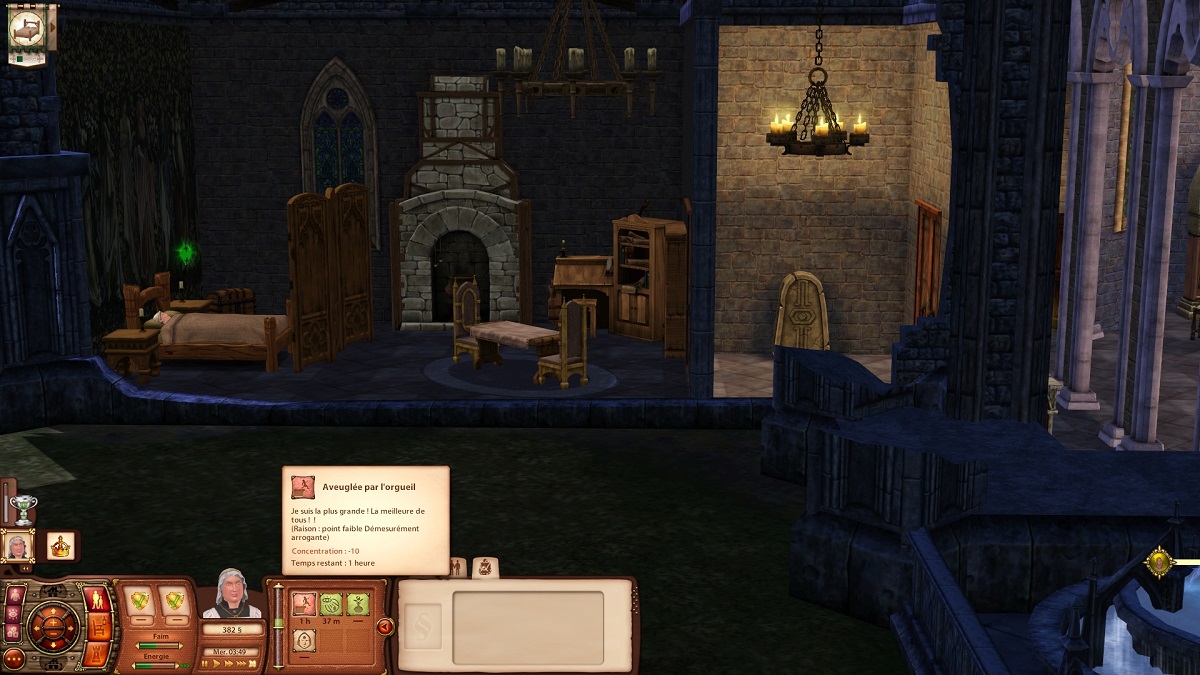Open the golden crown kingdom icon
This screenshot has width=1200, height=675.
(x=61, y=546)
